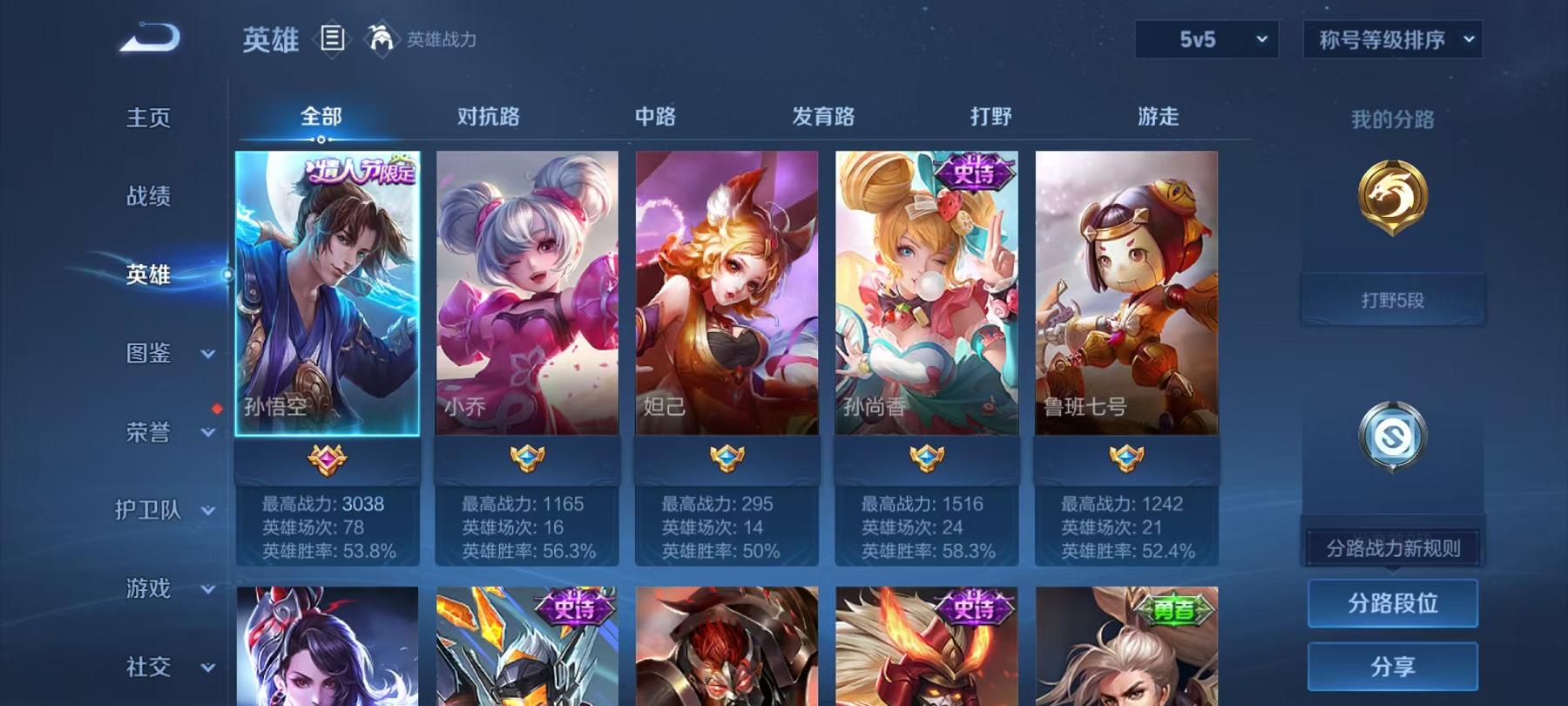This screenshot has width=1568, height=706.
Task: Click the 英雄战力 crown icon in header
Action: (x=379, y=37)
